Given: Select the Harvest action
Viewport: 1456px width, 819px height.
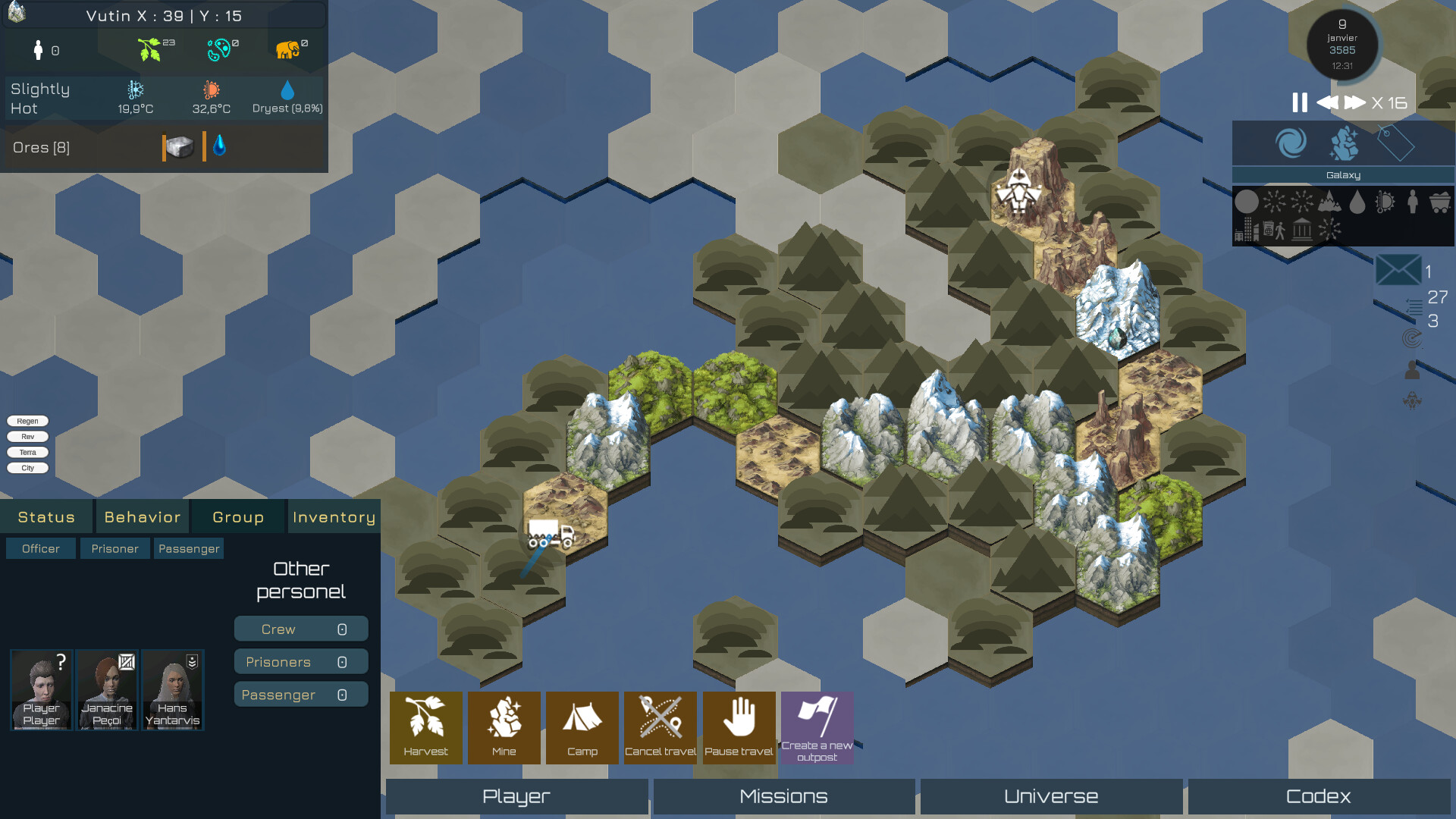Looking at the screenshot, I should pyautogui.click(x=425, y=726).
